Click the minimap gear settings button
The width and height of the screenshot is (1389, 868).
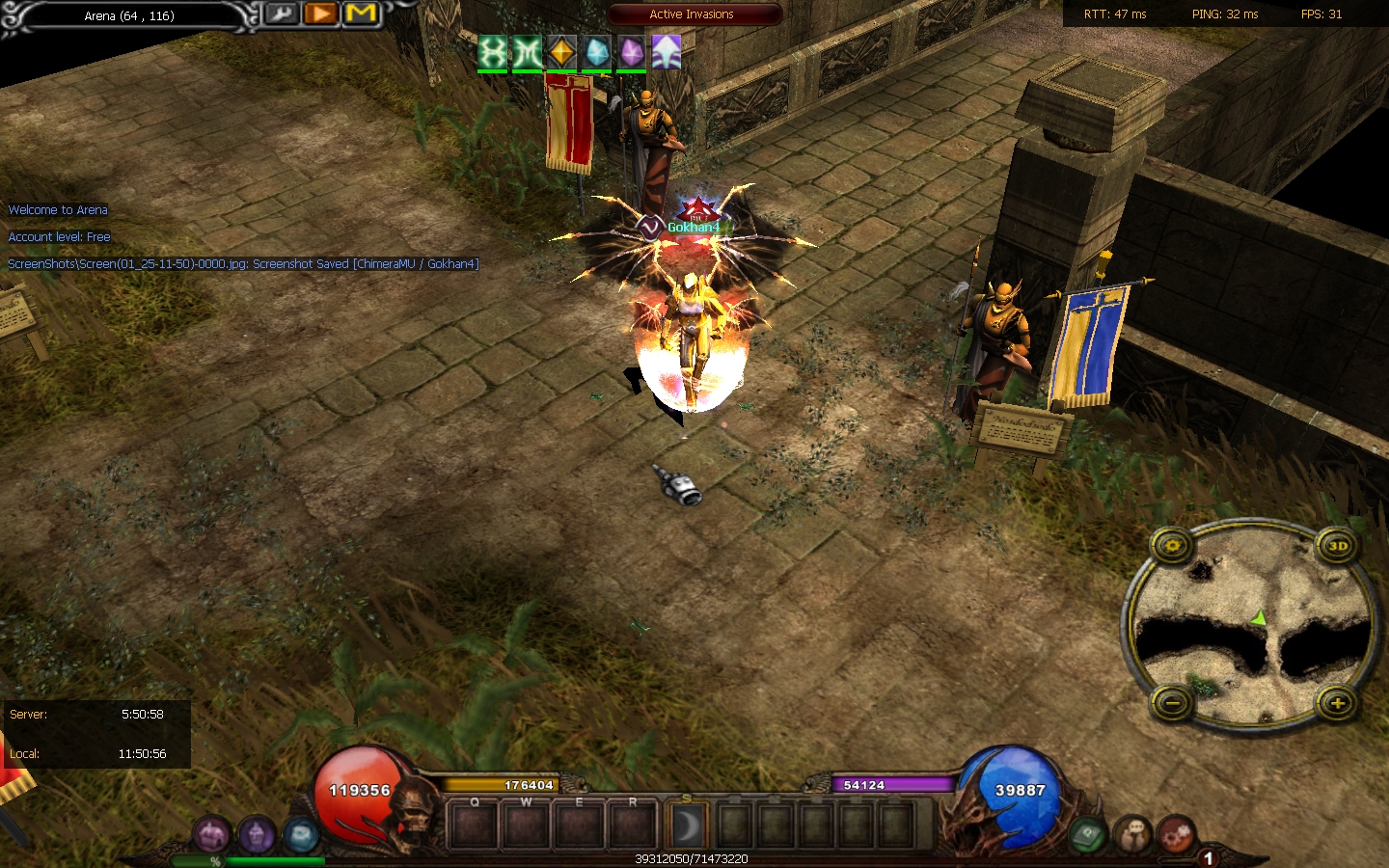click(1173, 546)
